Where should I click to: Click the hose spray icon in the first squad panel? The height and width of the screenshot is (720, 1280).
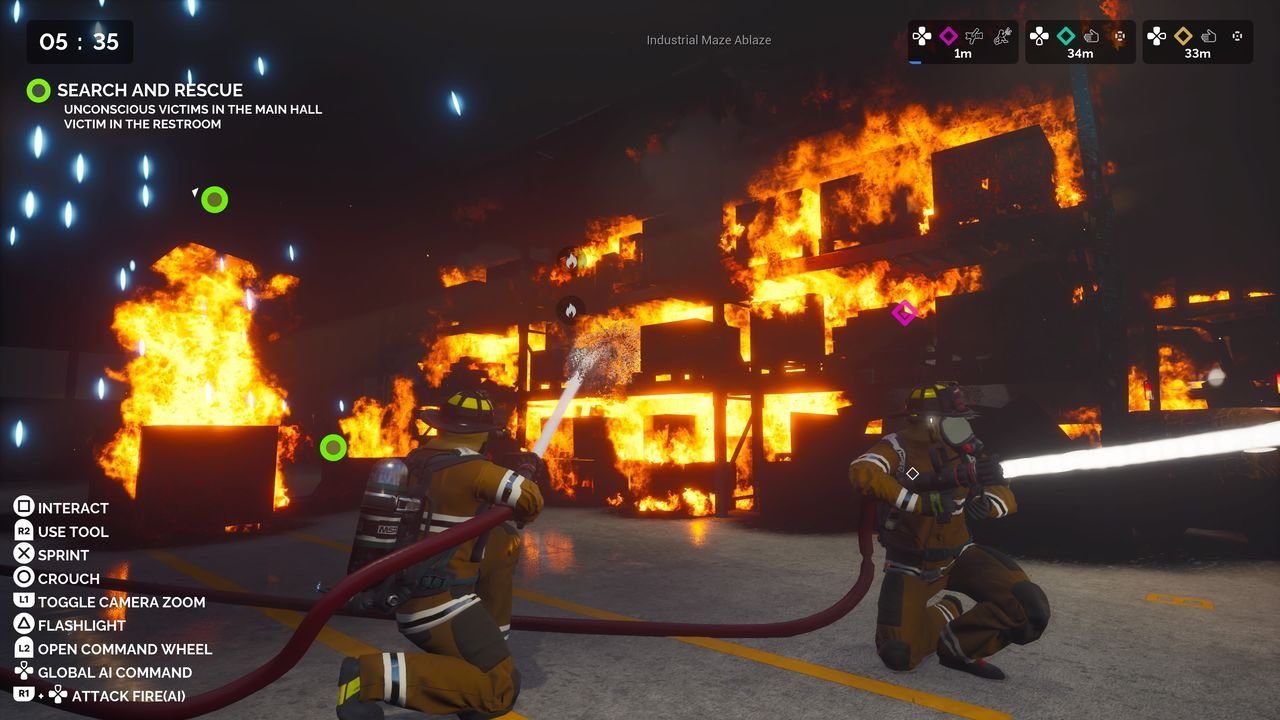tap(975, 36)
